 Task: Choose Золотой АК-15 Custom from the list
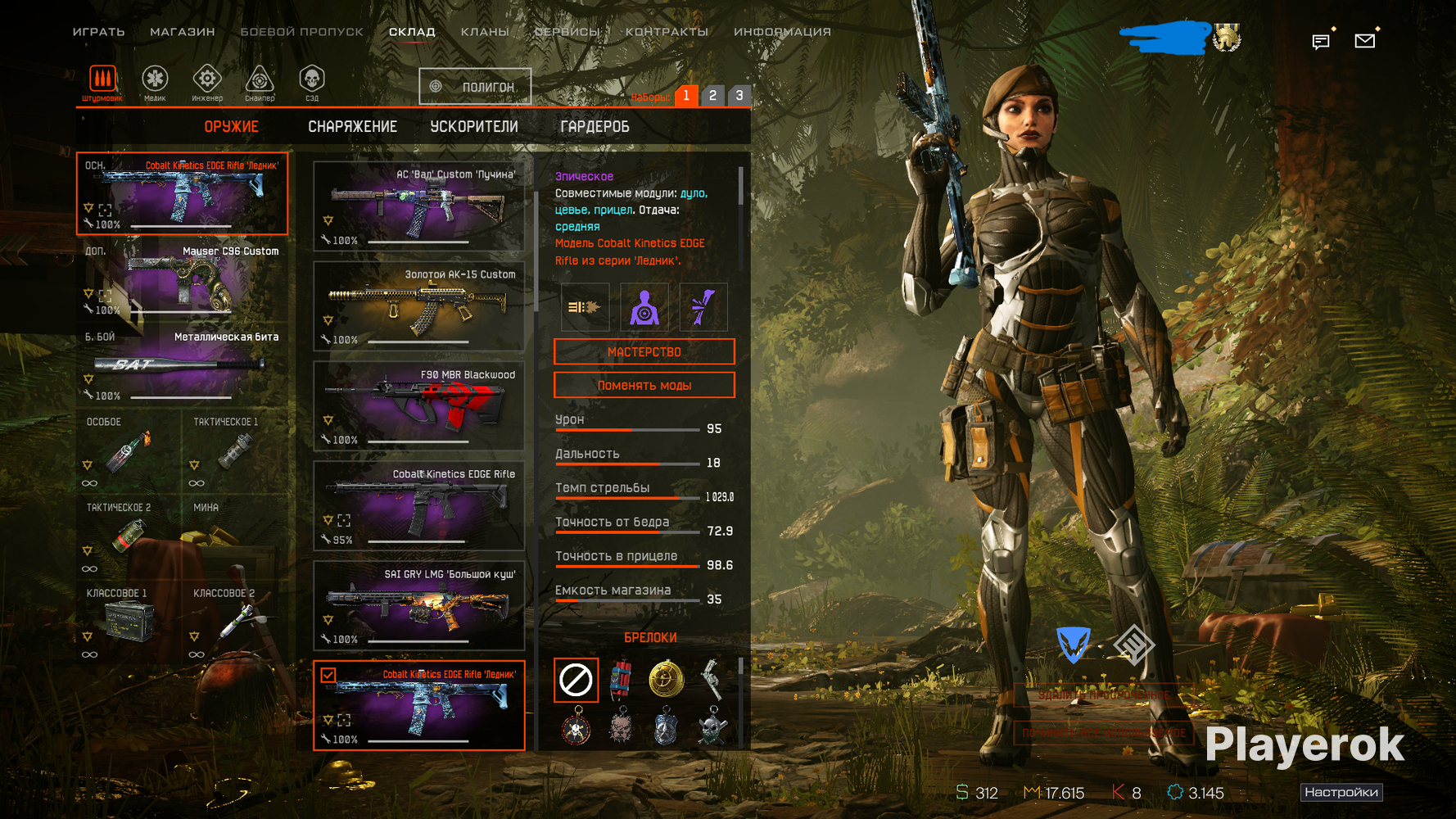[418, 305]
